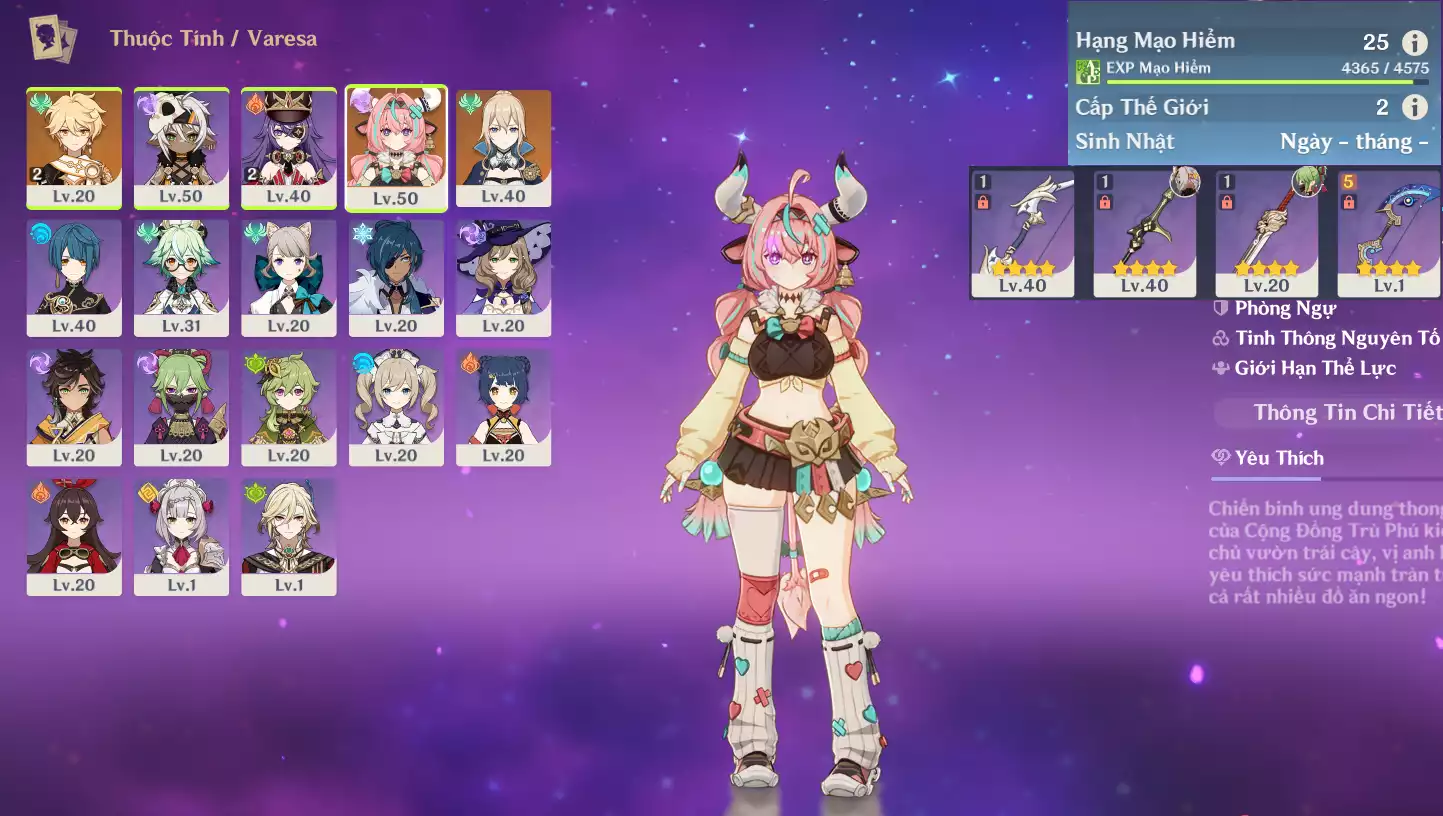The height and width of the screenshot is (816, 1443).
Task: Select Kaeya's portrait
Action: click(396, 277)
